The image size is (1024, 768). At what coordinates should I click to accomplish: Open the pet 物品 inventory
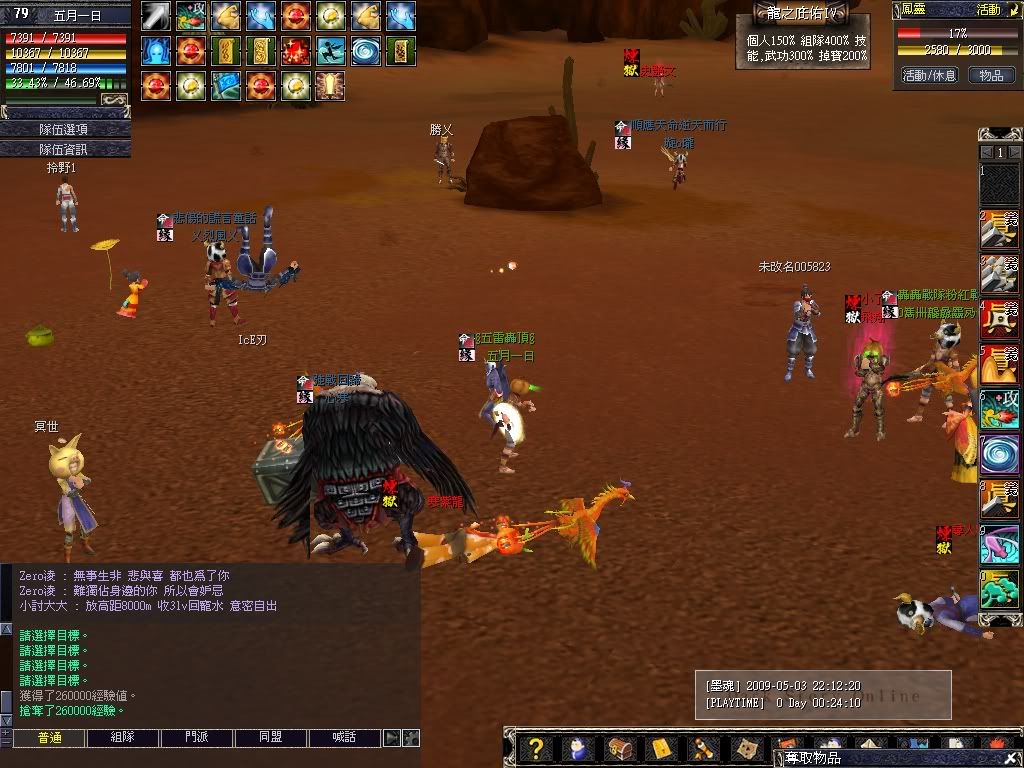click(x=990, y=75)
